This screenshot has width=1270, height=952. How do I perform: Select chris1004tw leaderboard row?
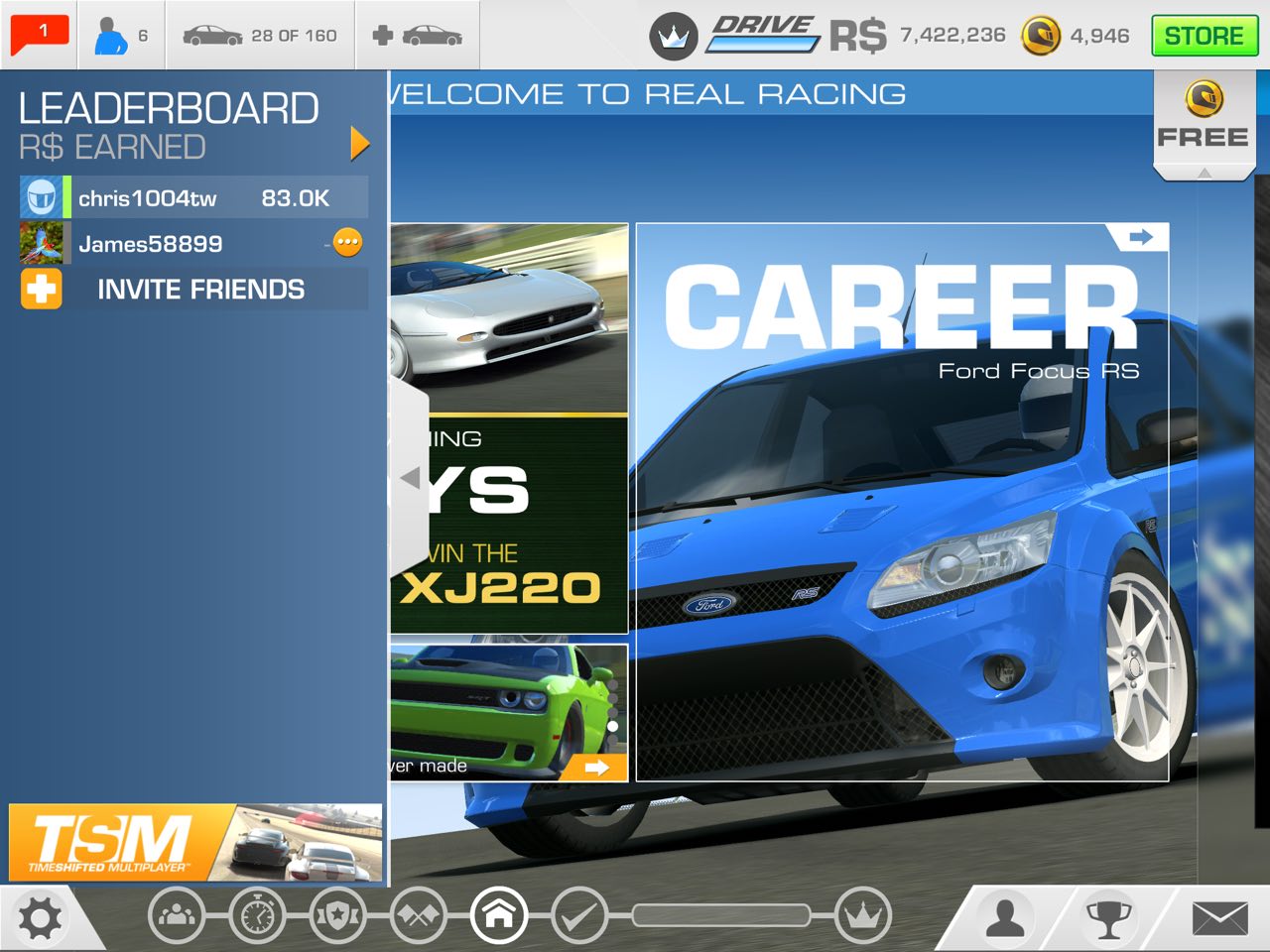pos(193,197)
